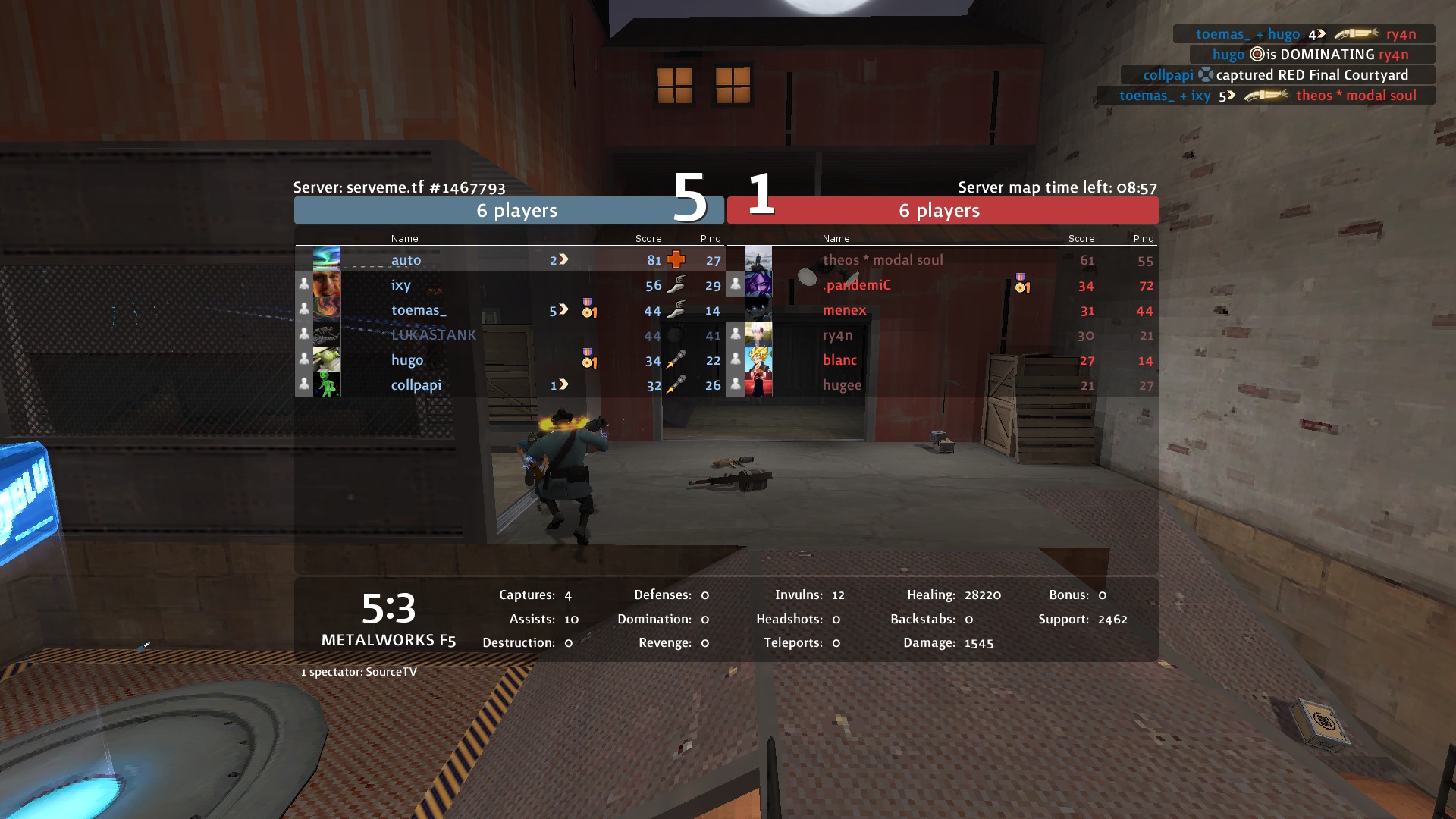Click auto's player avatar thumbnail
The image size is (1456, 819).
pos(327,259)
